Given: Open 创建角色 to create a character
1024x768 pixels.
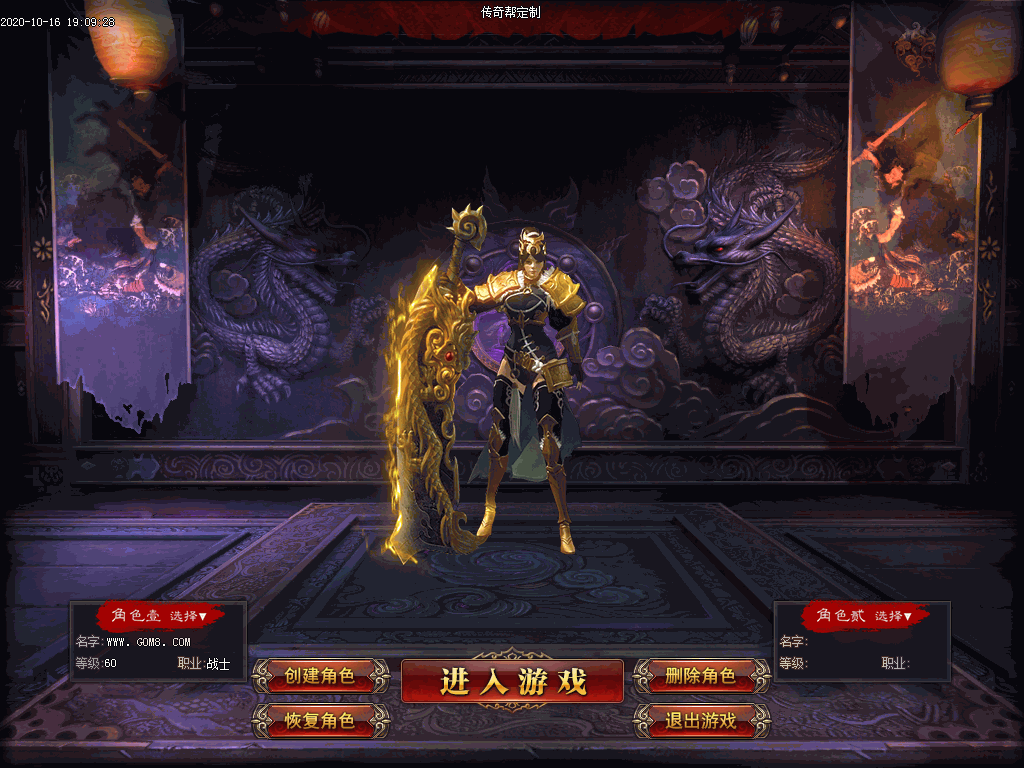Looking at the screenshot, I should (320, 676).
